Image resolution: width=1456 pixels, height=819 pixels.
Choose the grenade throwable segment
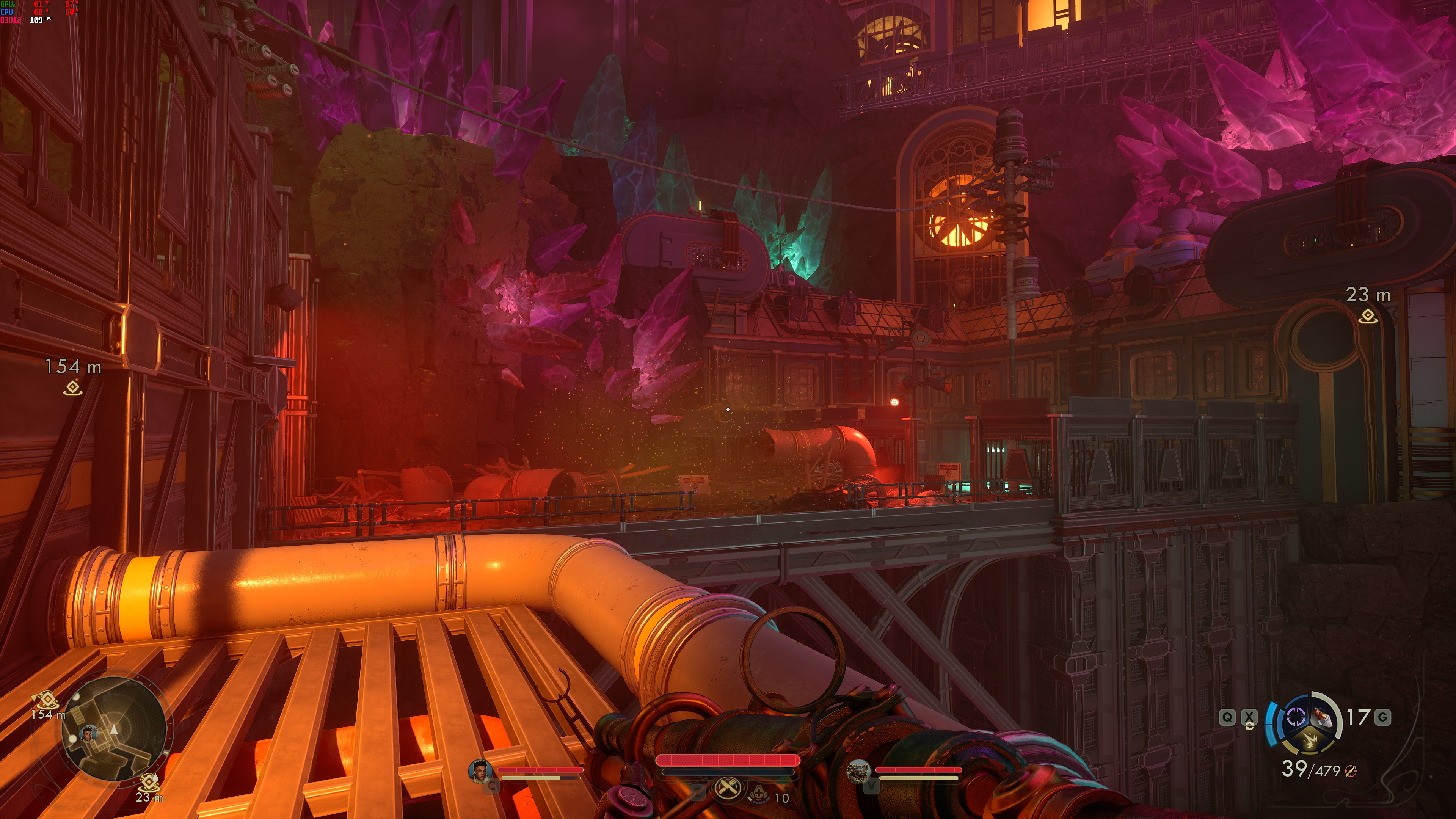1323,718
